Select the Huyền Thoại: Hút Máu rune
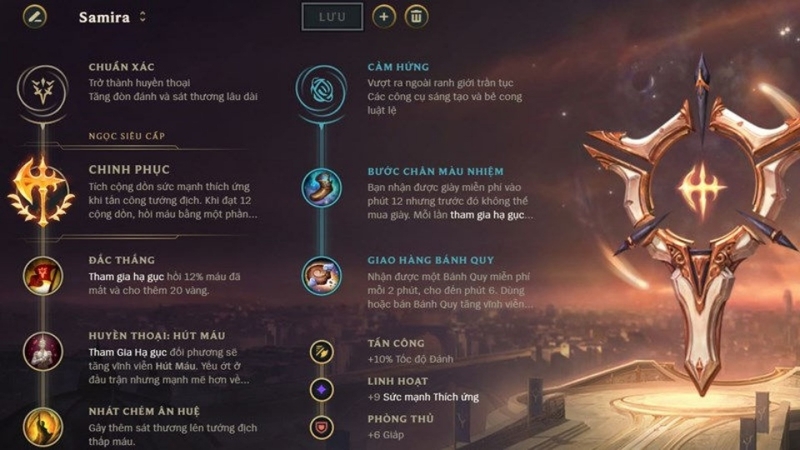 pyautogui.click(x=43, y=351)
